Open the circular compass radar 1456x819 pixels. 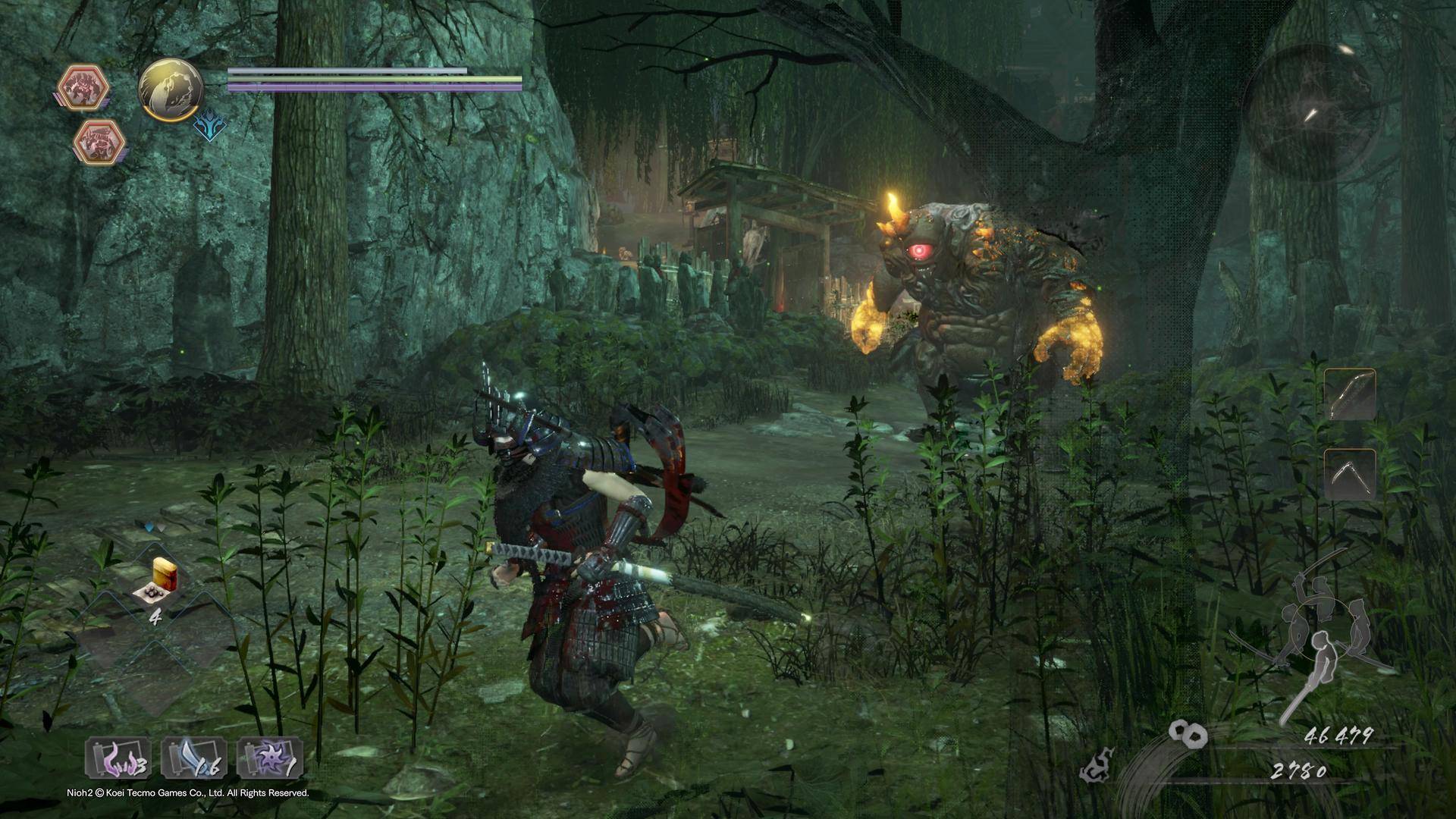click(x=1310, y=113)
